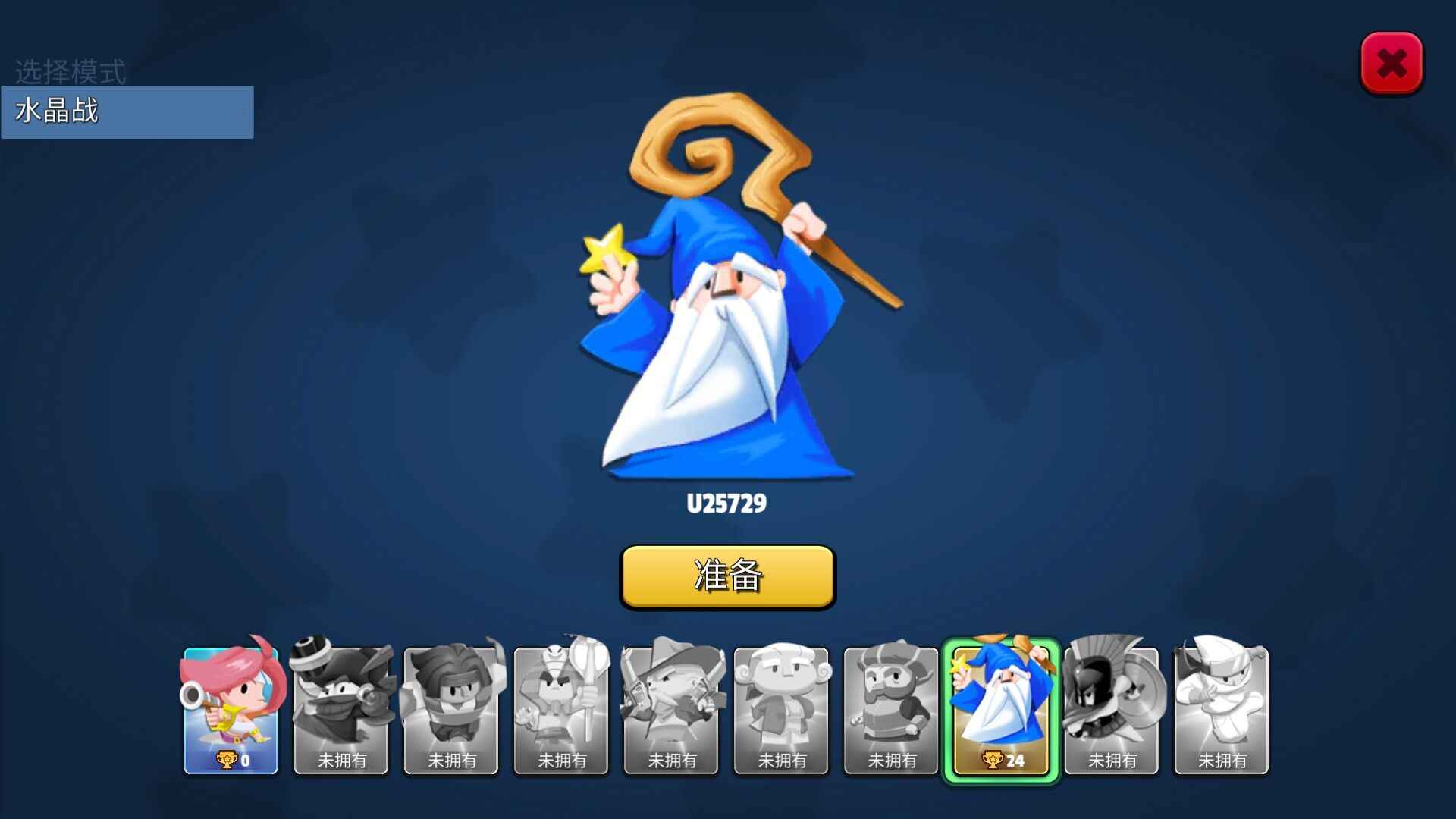Screen dimensions: 1456x819
Task: Choose the snake charmer character icon
Action: [x=561, y=705]
